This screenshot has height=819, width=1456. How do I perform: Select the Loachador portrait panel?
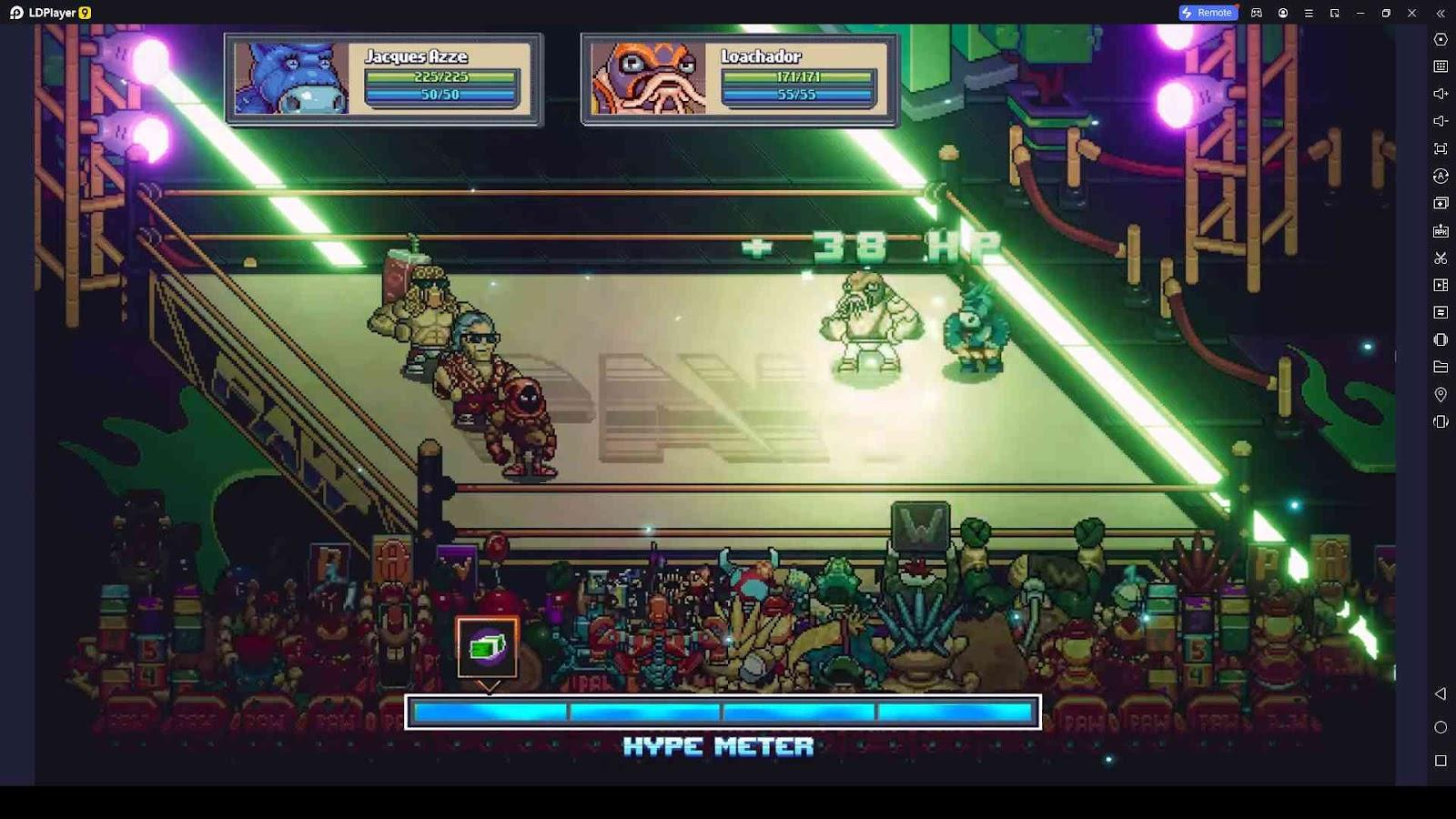tap(648, 79)
